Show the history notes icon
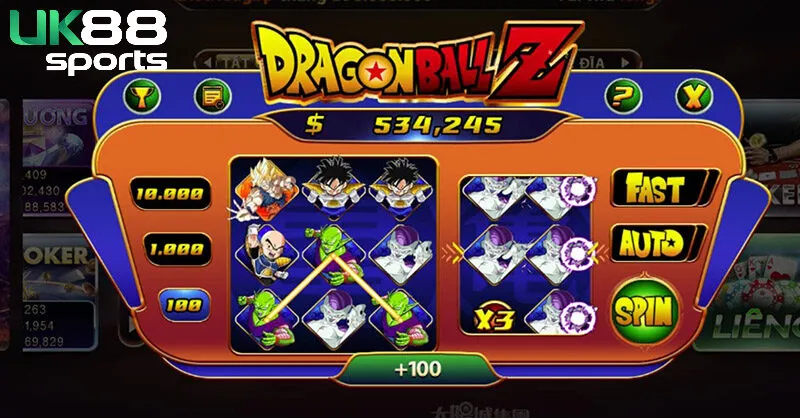 213,96
